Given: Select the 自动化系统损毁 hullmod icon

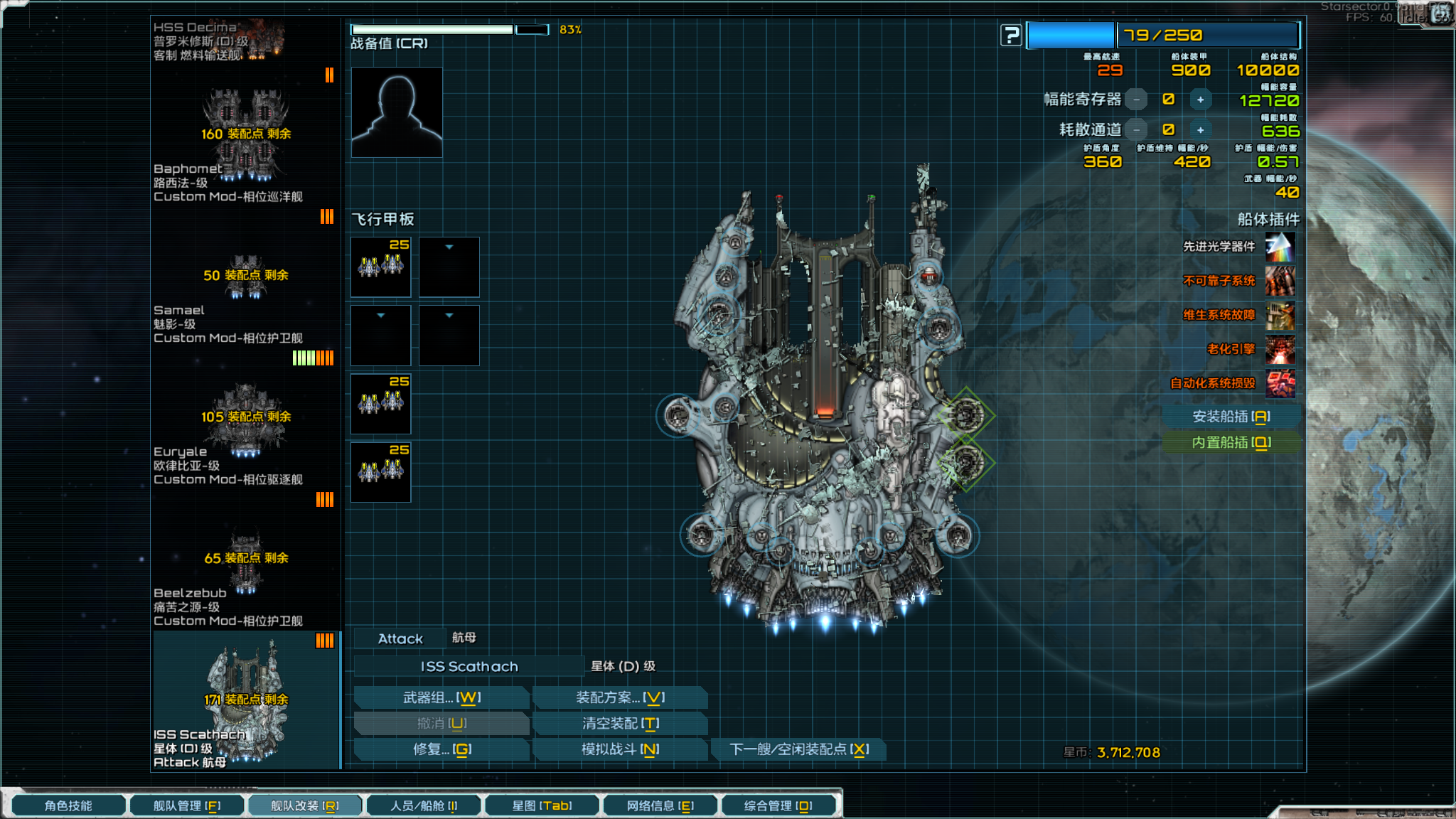Looking at the screenshot, I should pos(1279,382).
